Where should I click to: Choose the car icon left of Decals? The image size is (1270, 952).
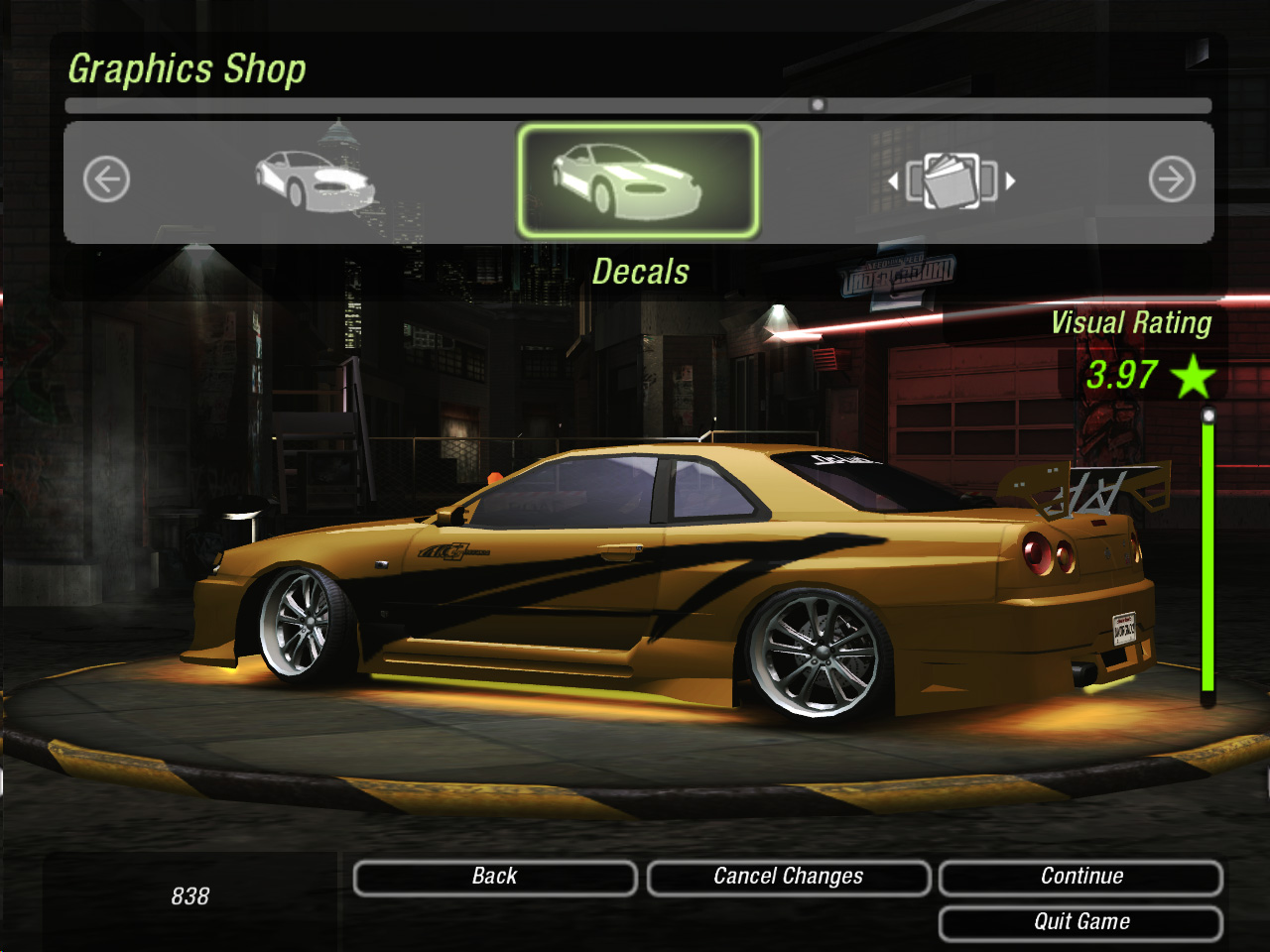[316, 180]
